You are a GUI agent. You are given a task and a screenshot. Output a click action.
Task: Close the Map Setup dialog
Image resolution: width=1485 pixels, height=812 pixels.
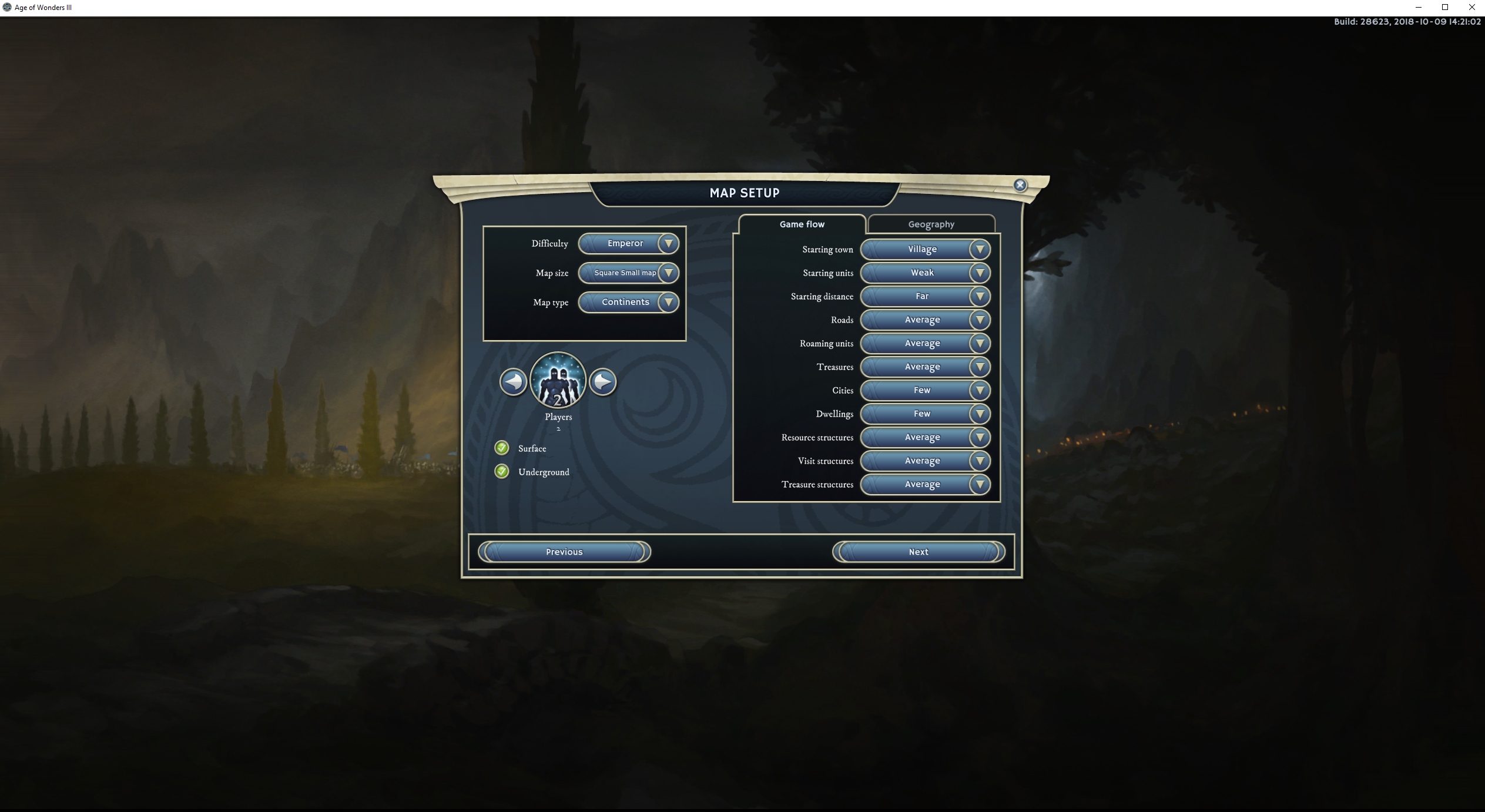point(1020,185)
